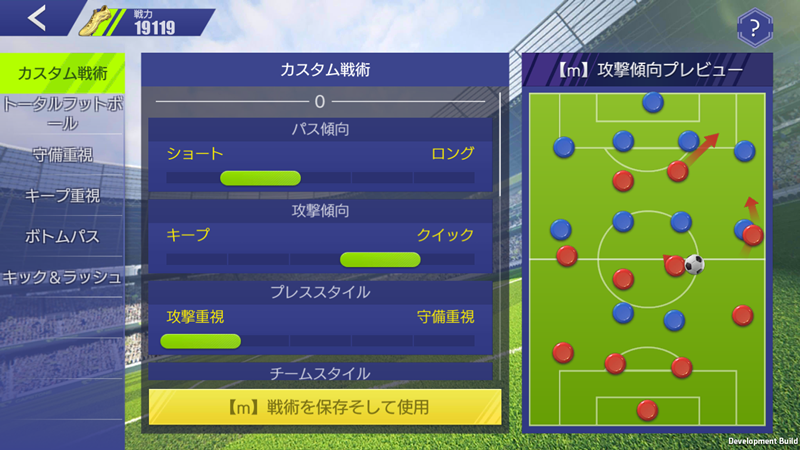This screenshot has height=450, width=800.
Task: Choose the キック＆ラッシュ tactic
Action: coord(62,277)
